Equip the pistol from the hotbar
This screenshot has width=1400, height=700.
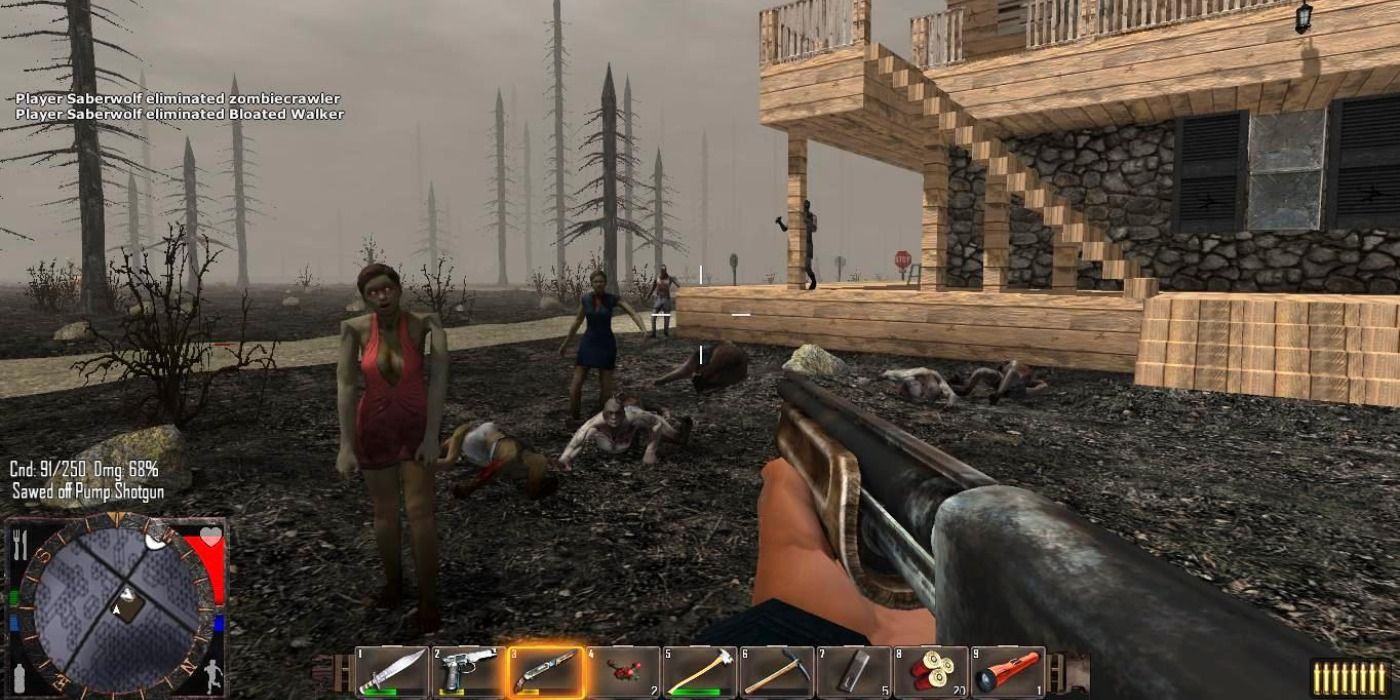469,671
